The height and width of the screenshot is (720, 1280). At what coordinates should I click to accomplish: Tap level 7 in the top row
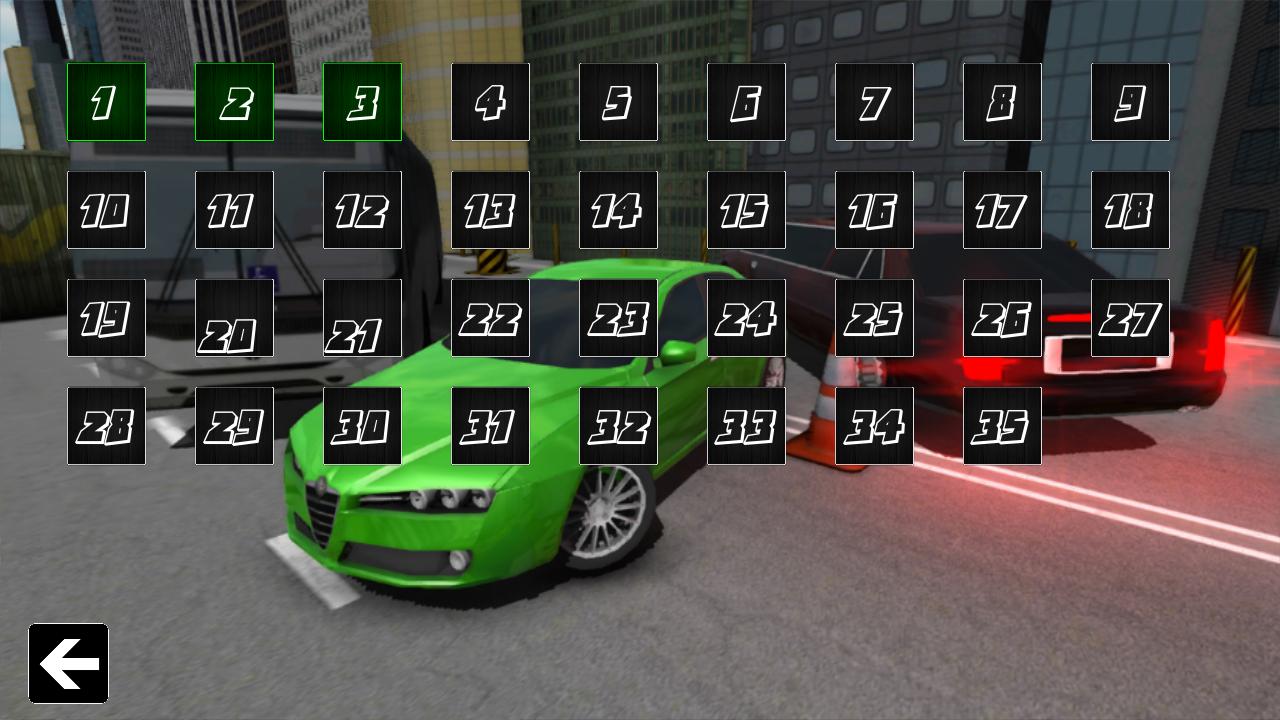click(874, 101)
